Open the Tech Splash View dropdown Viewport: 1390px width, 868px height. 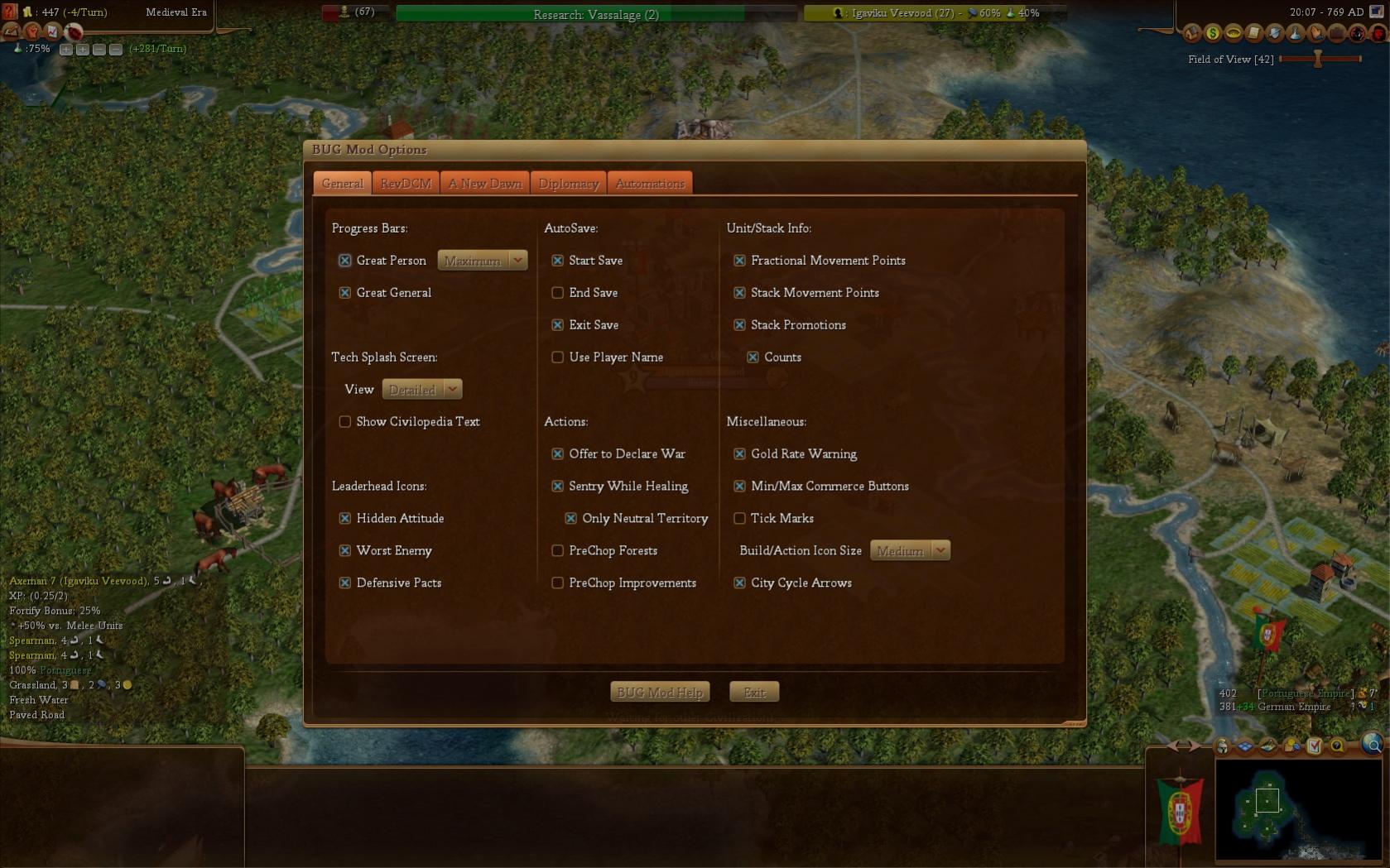[422, 390]
